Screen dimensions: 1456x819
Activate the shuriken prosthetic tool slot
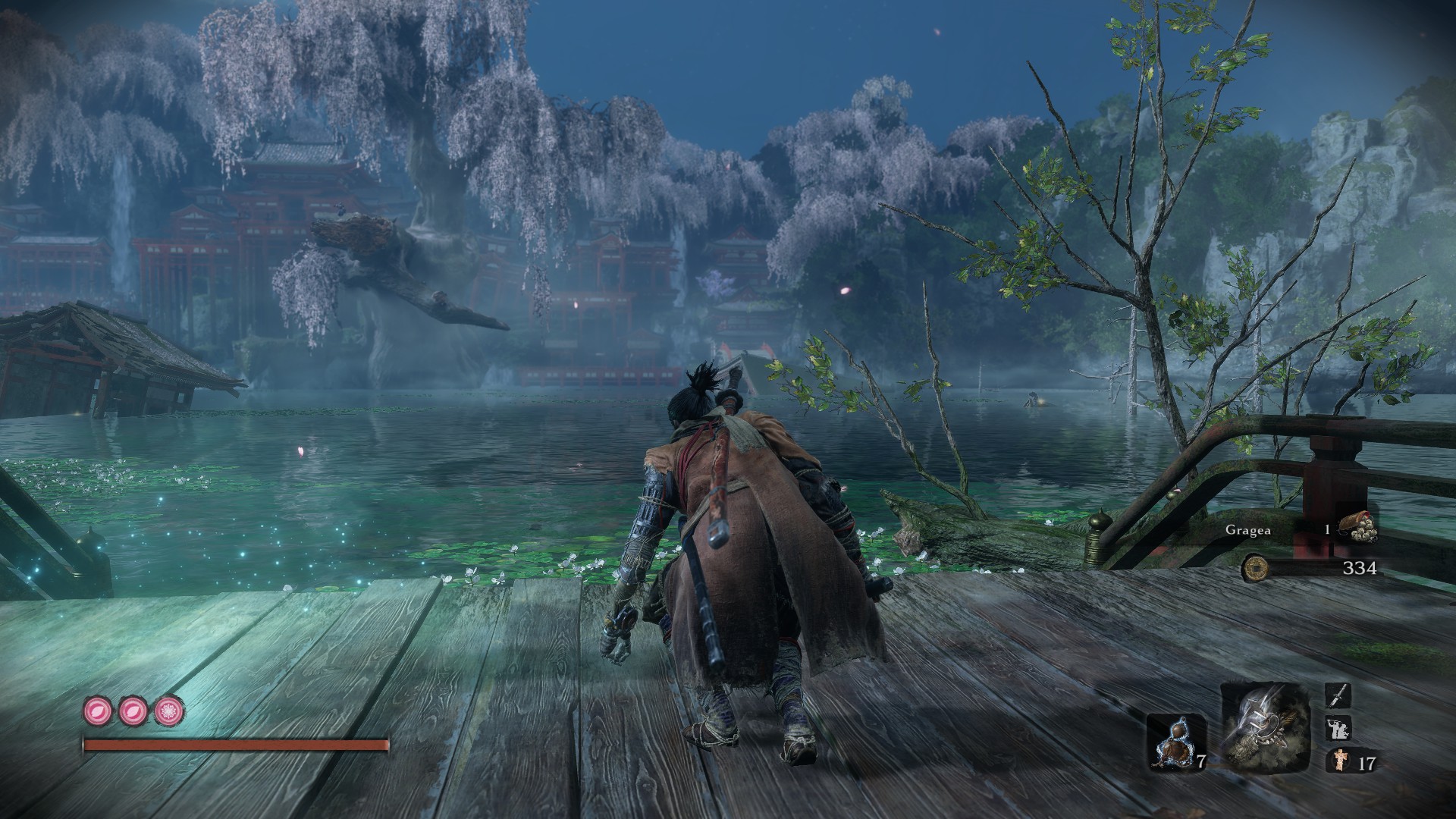tap(1265, 728)
